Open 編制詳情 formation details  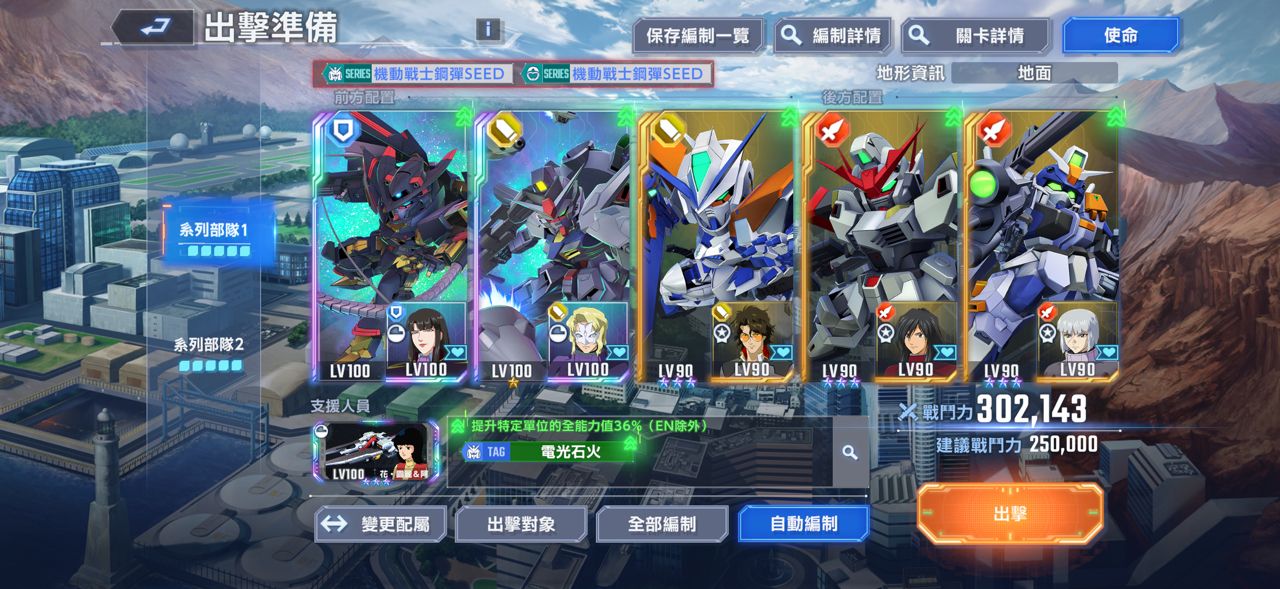(832, 36)
